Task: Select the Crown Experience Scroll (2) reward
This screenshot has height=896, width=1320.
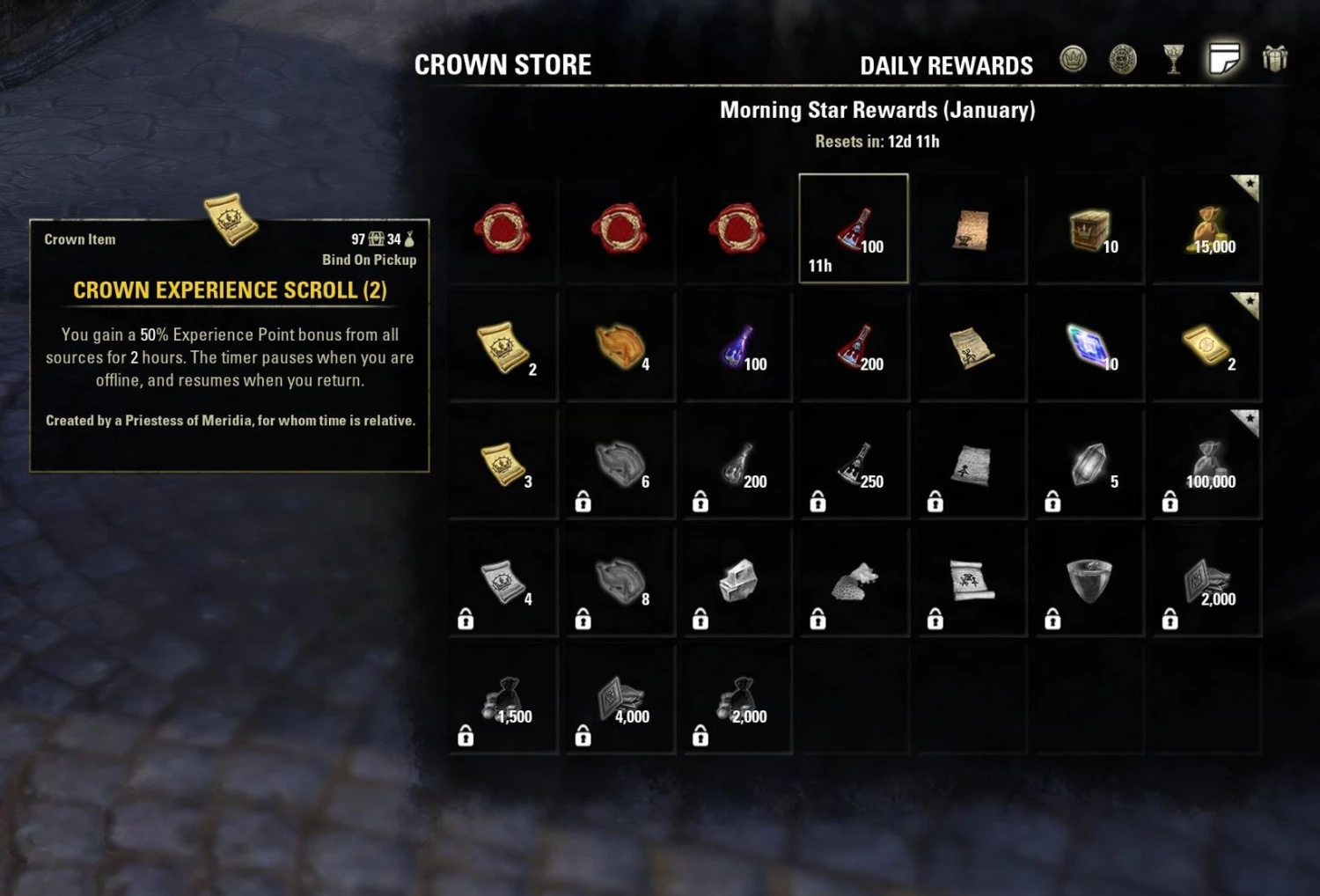Action: pos(502,347)
